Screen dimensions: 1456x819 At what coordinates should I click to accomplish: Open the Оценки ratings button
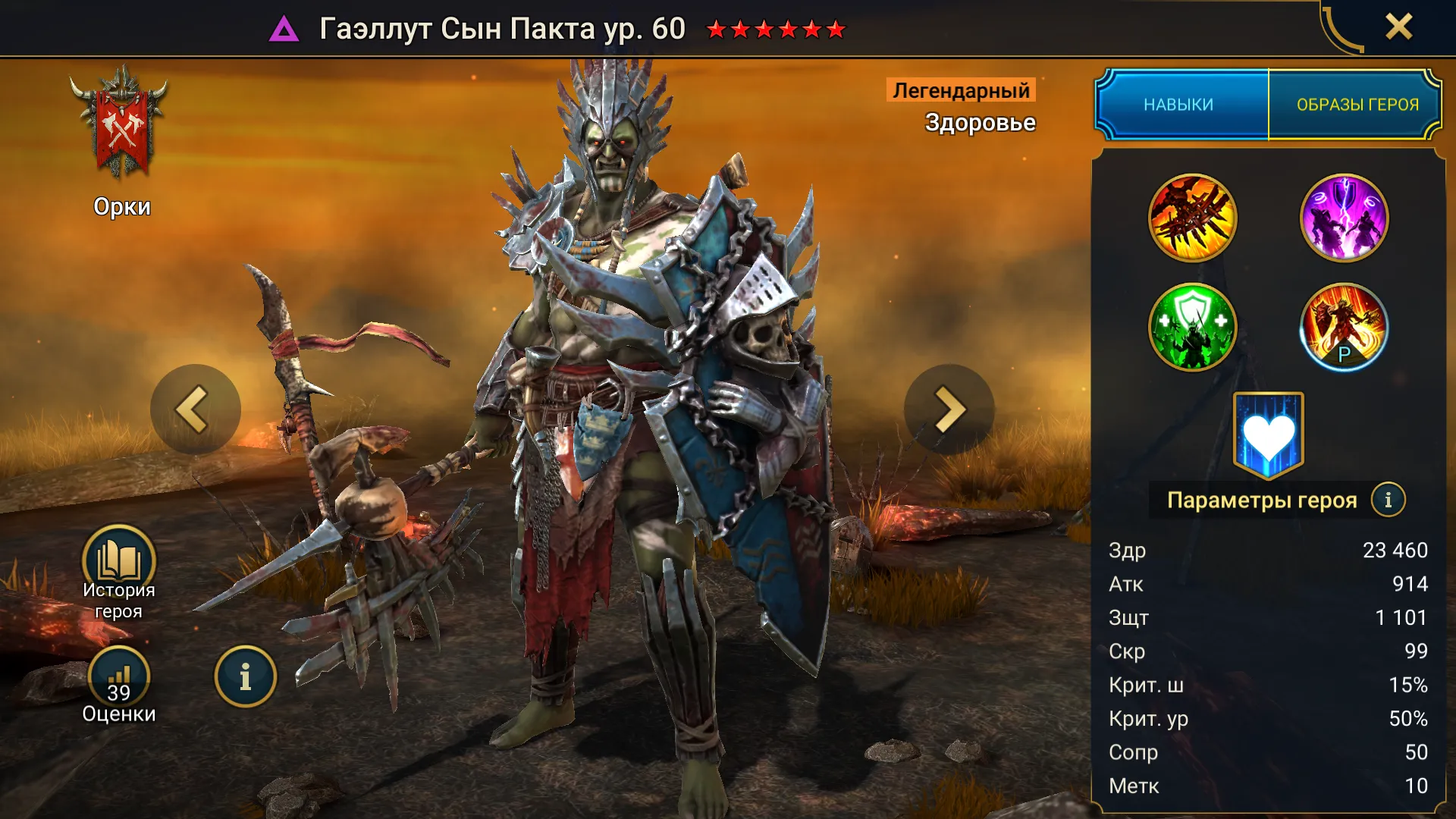click(119, 679)
